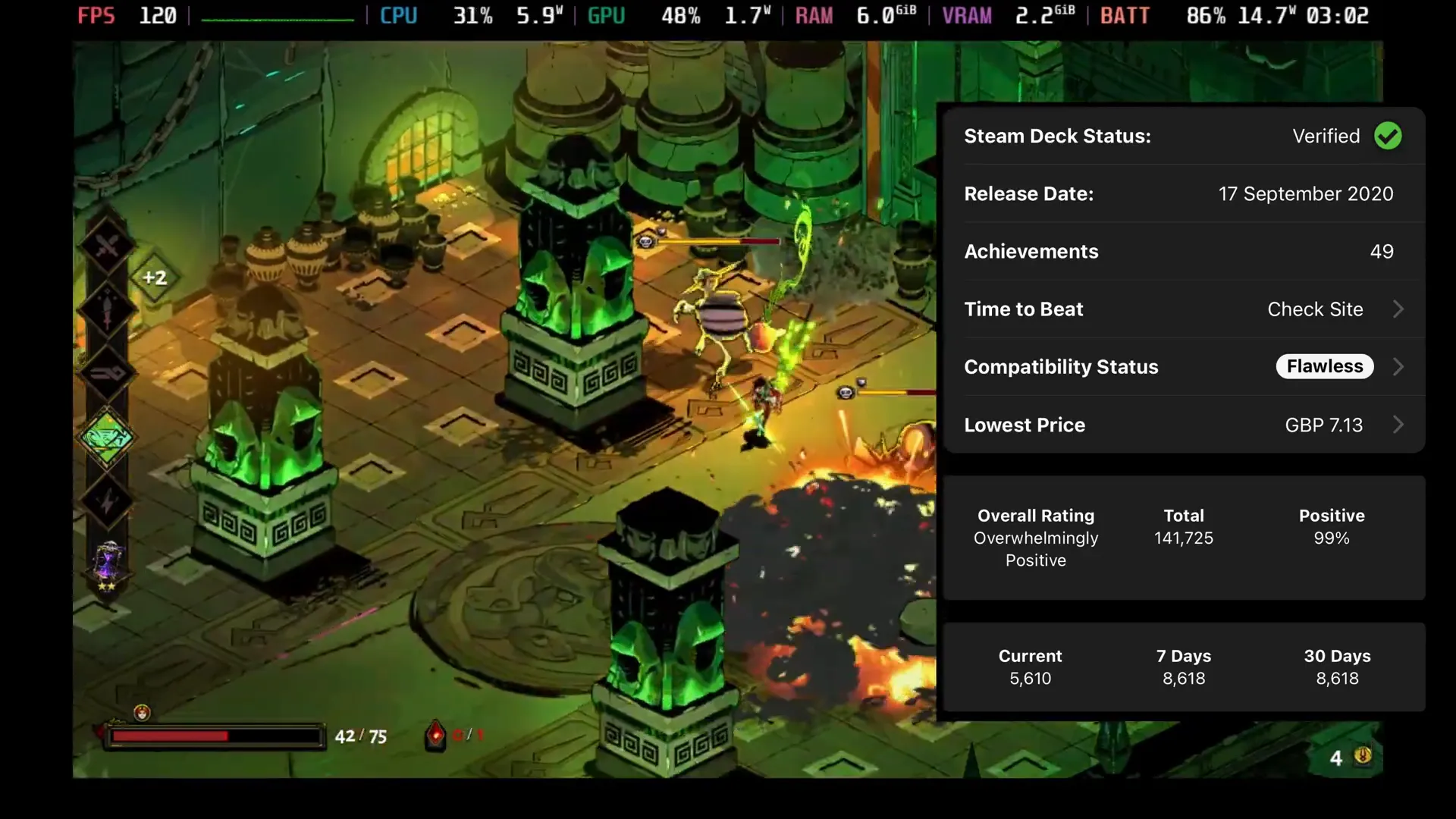1456x819 pixels.
Task: Expand the Lowest Price row chevron
Action: (x=1398, y=425)
